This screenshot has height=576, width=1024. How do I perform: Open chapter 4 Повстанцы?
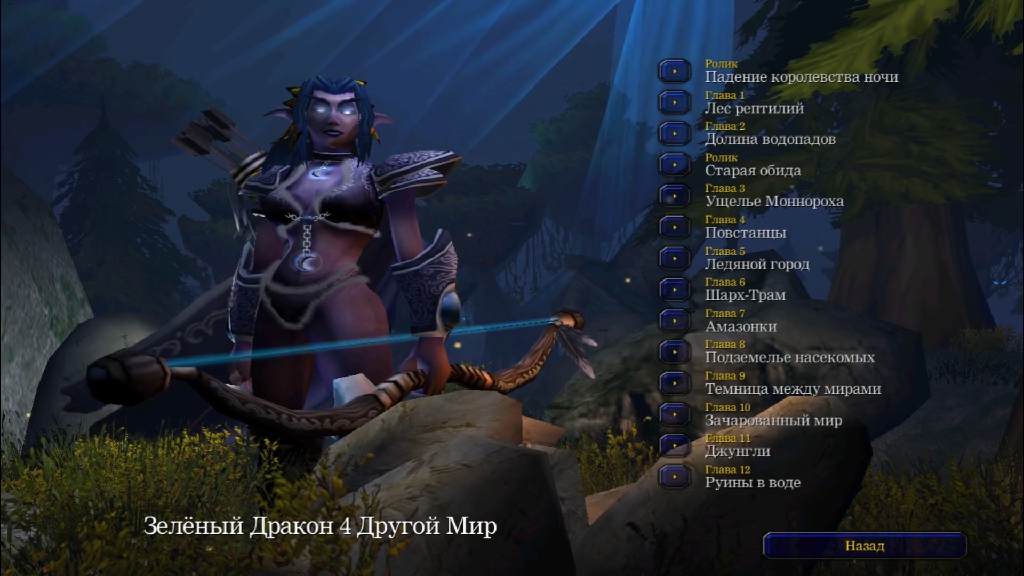point(675,227)
